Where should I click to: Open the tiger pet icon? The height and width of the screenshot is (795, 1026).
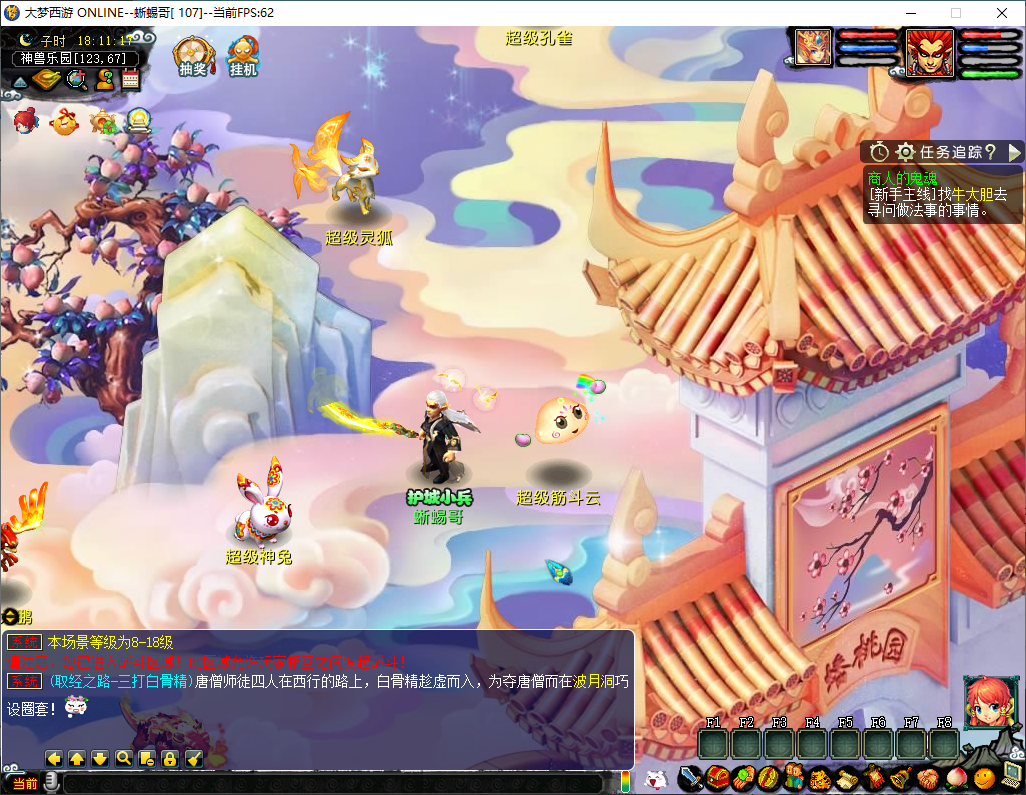point(820,777)
